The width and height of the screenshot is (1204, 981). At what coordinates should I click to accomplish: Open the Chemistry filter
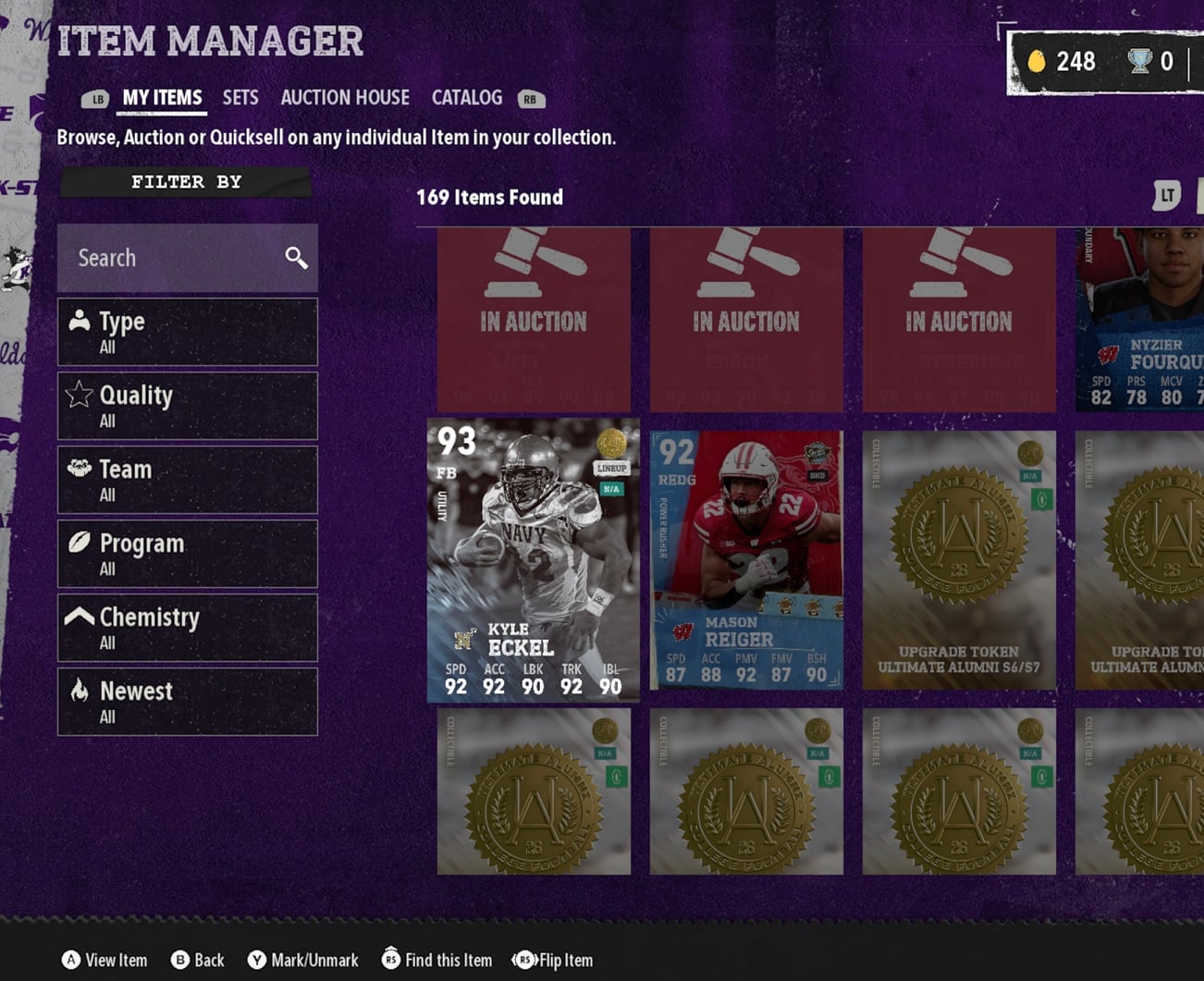click(x=188, y=628)
